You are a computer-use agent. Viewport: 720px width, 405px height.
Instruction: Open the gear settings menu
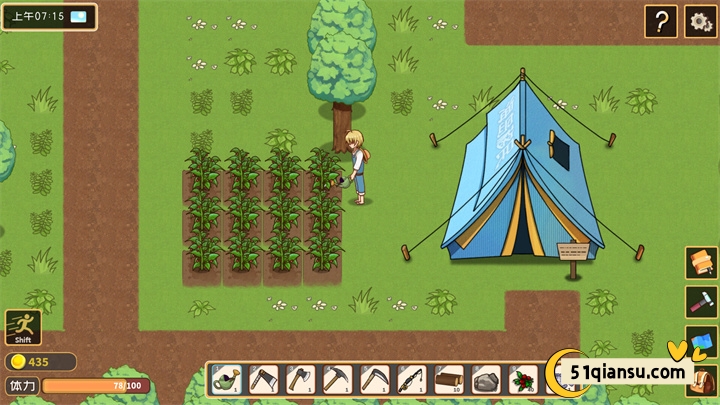click(x=700, y=20)
